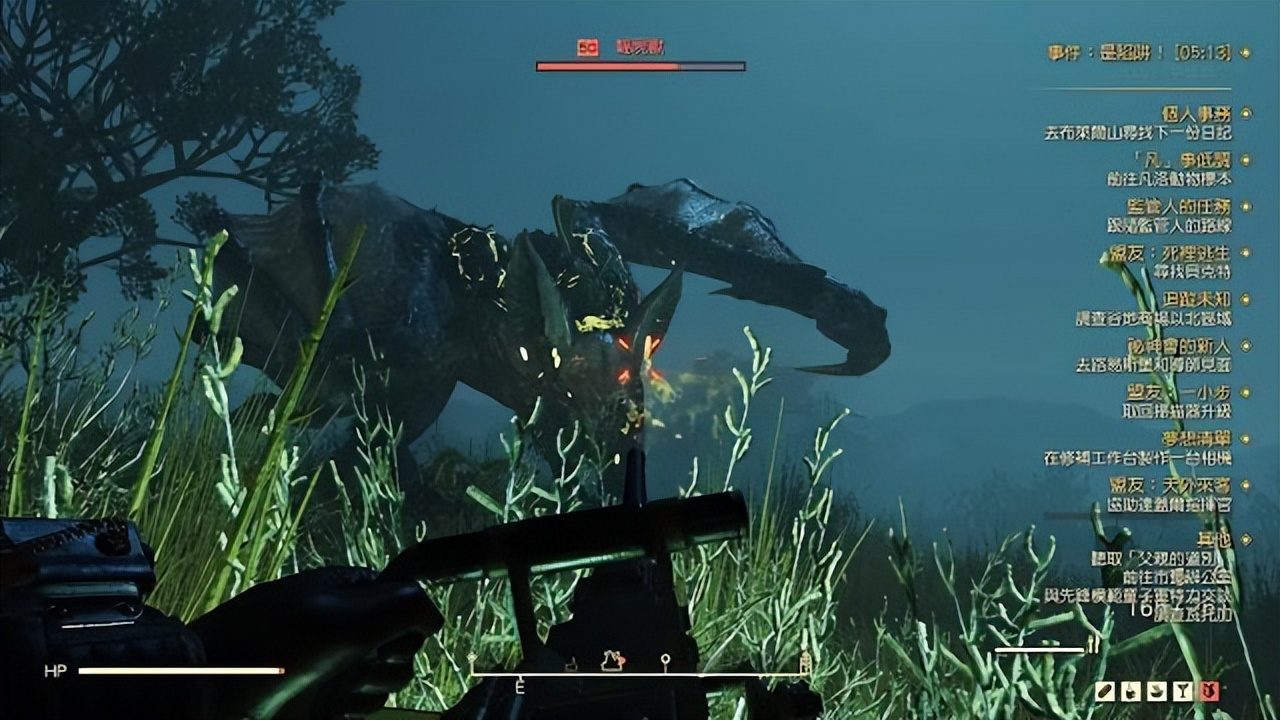
Task: Open the 個人事務 quest entry
Action: pos(1195,114)
